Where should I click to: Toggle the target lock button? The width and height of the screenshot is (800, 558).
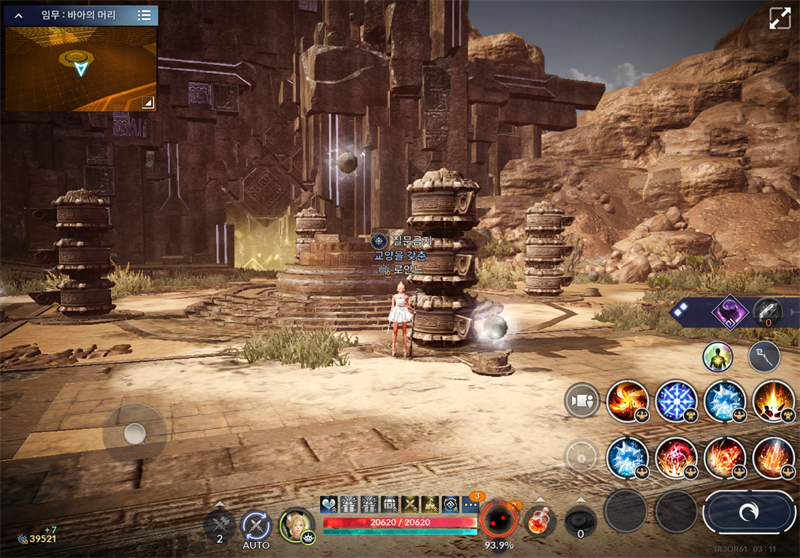click(581, 456)
